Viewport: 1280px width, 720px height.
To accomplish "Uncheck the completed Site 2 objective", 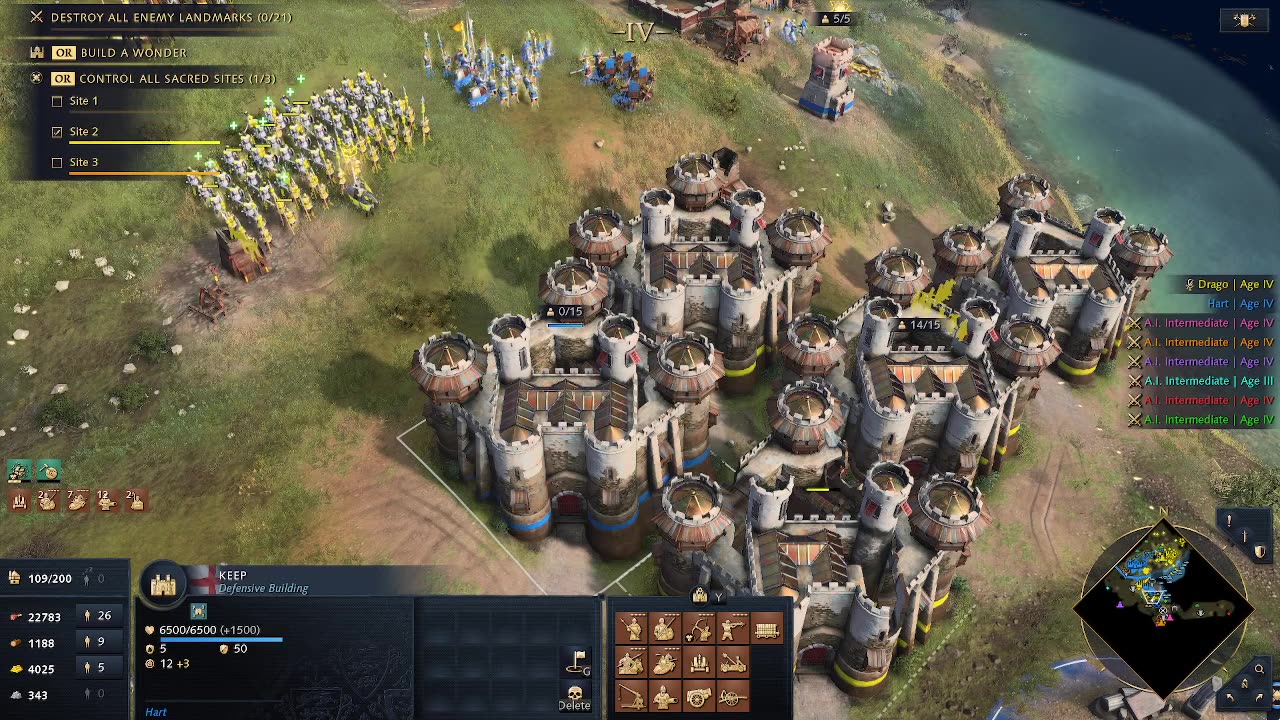I will (x=57, y=131).
